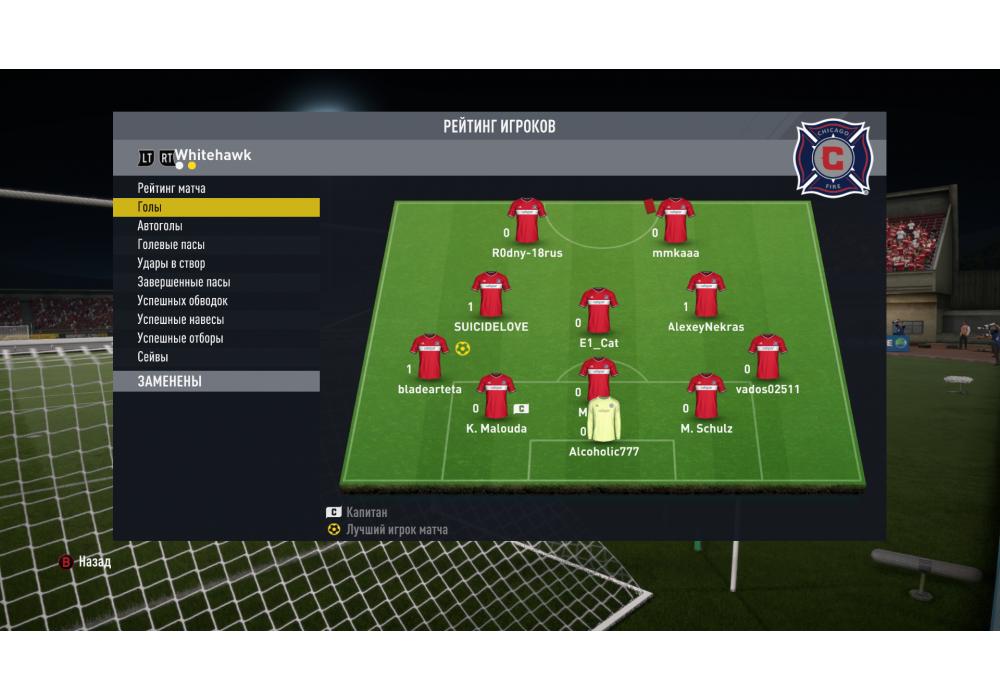Select player SUICIDELOVE on the pitch

(491, 295)
